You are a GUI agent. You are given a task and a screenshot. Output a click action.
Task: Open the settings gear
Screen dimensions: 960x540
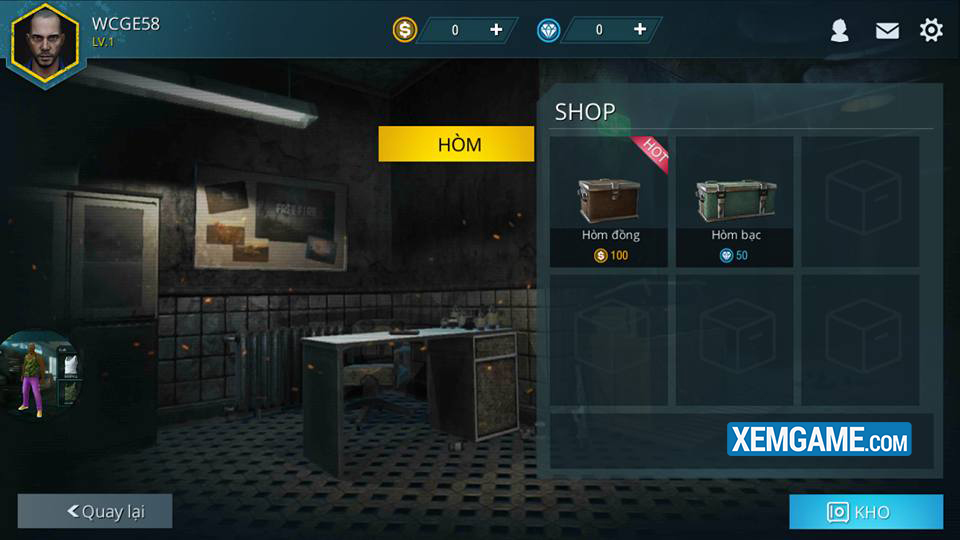pos(931,30)
